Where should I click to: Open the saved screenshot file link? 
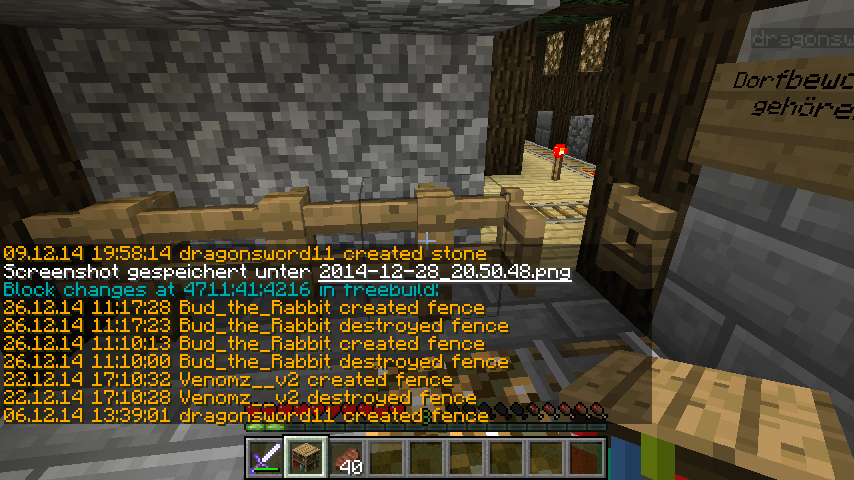(445, 272)
